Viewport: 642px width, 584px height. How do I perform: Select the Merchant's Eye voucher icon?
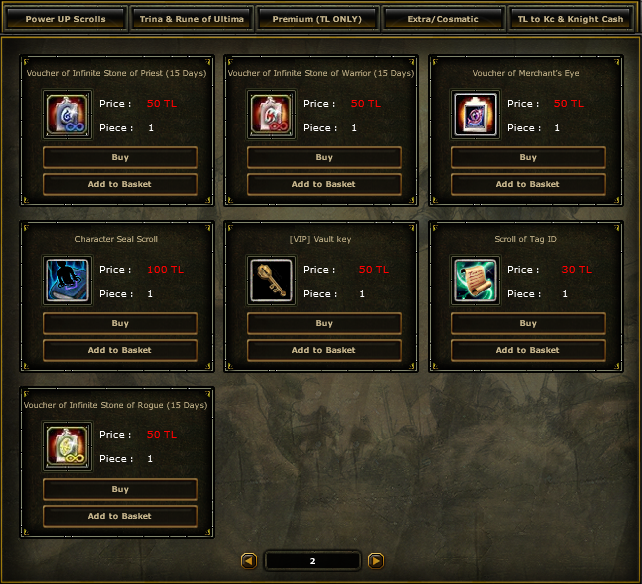[x=475, y=115]
